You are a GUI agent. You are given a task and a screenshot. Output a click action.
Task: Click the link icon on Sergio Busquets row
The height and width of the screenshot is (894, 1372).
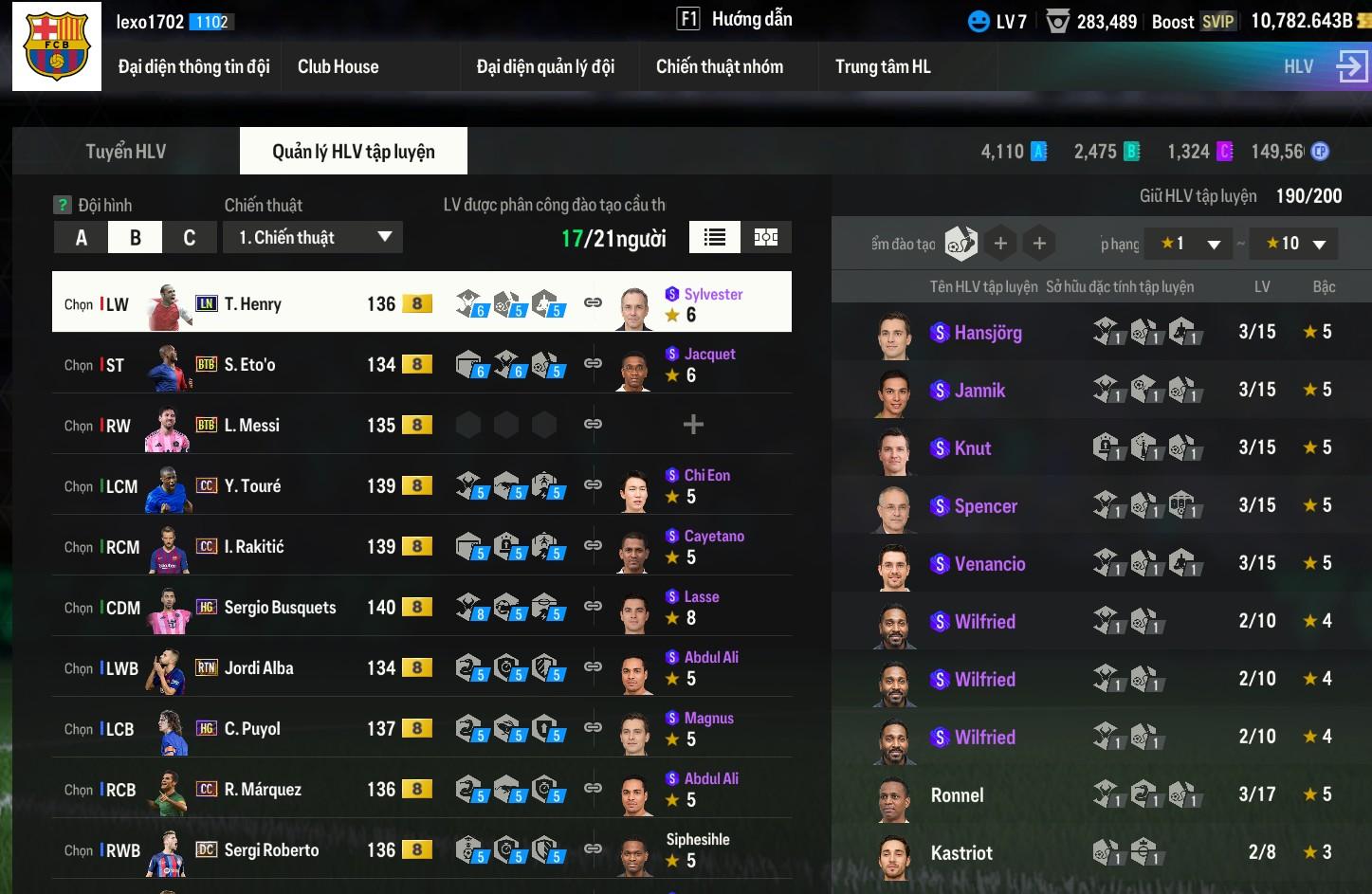[593, 607]
